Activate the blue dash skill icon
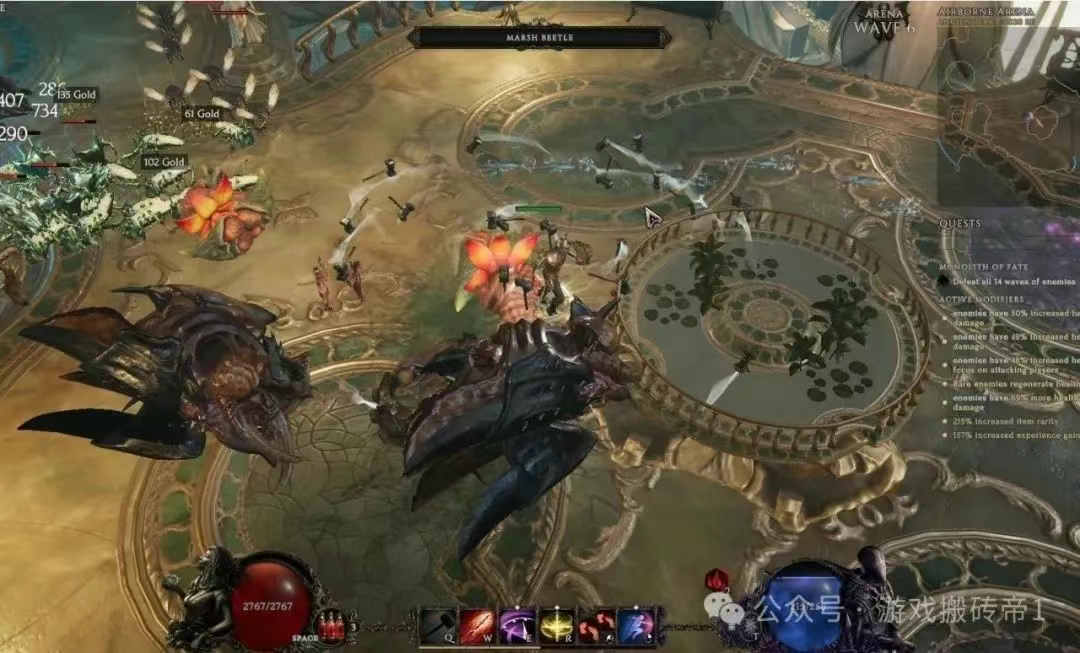 click(635, 625)
